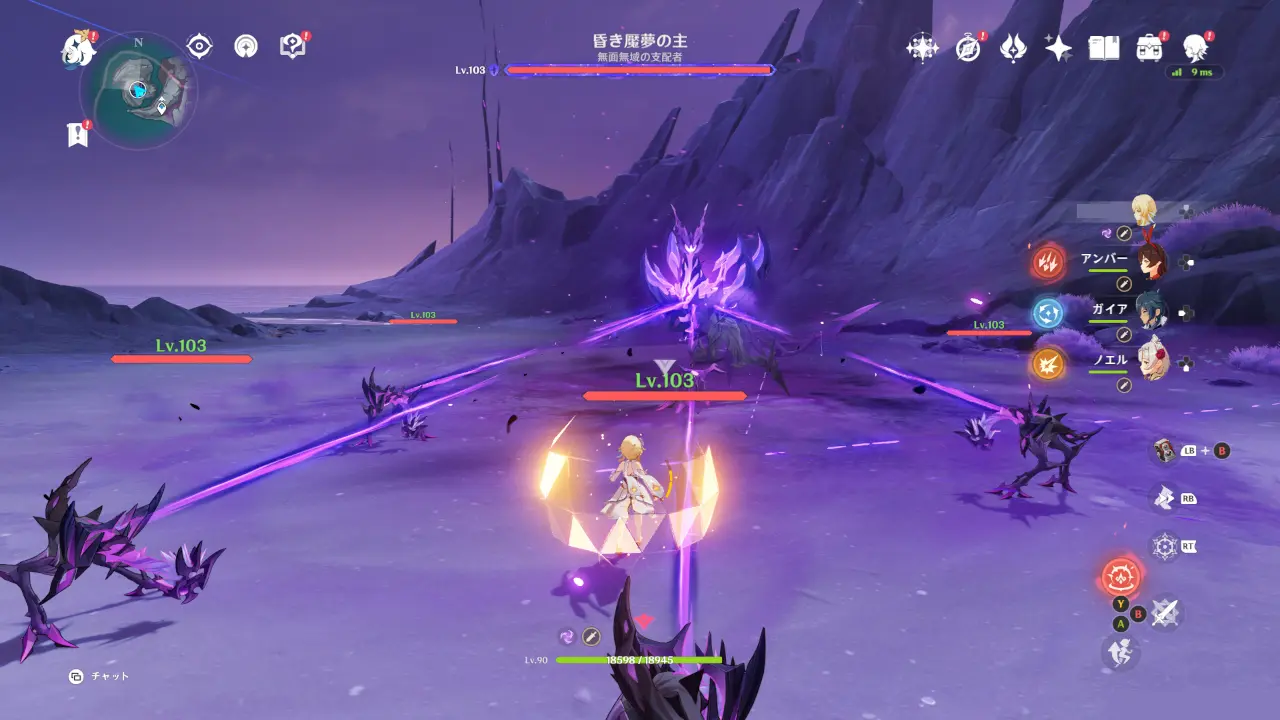This screenshot has width=1280, height=720.
Task: Activate the elemental sight eye icon
Action: [200, 46]
